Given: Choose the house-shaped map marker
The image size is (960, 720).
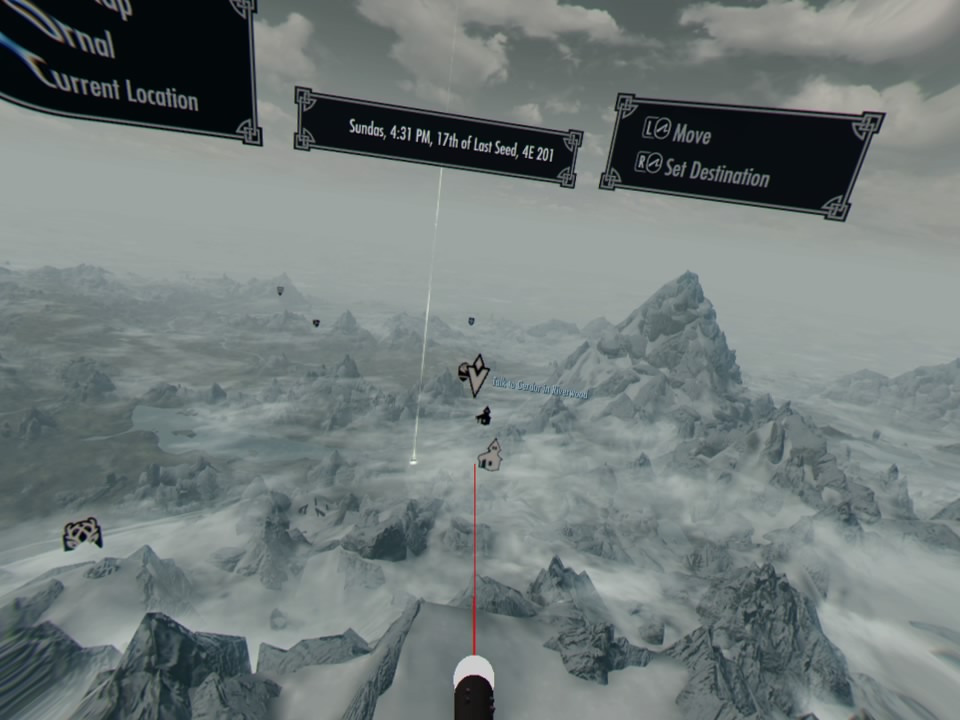Looking at the screenshot, I should tap(489, 455).
